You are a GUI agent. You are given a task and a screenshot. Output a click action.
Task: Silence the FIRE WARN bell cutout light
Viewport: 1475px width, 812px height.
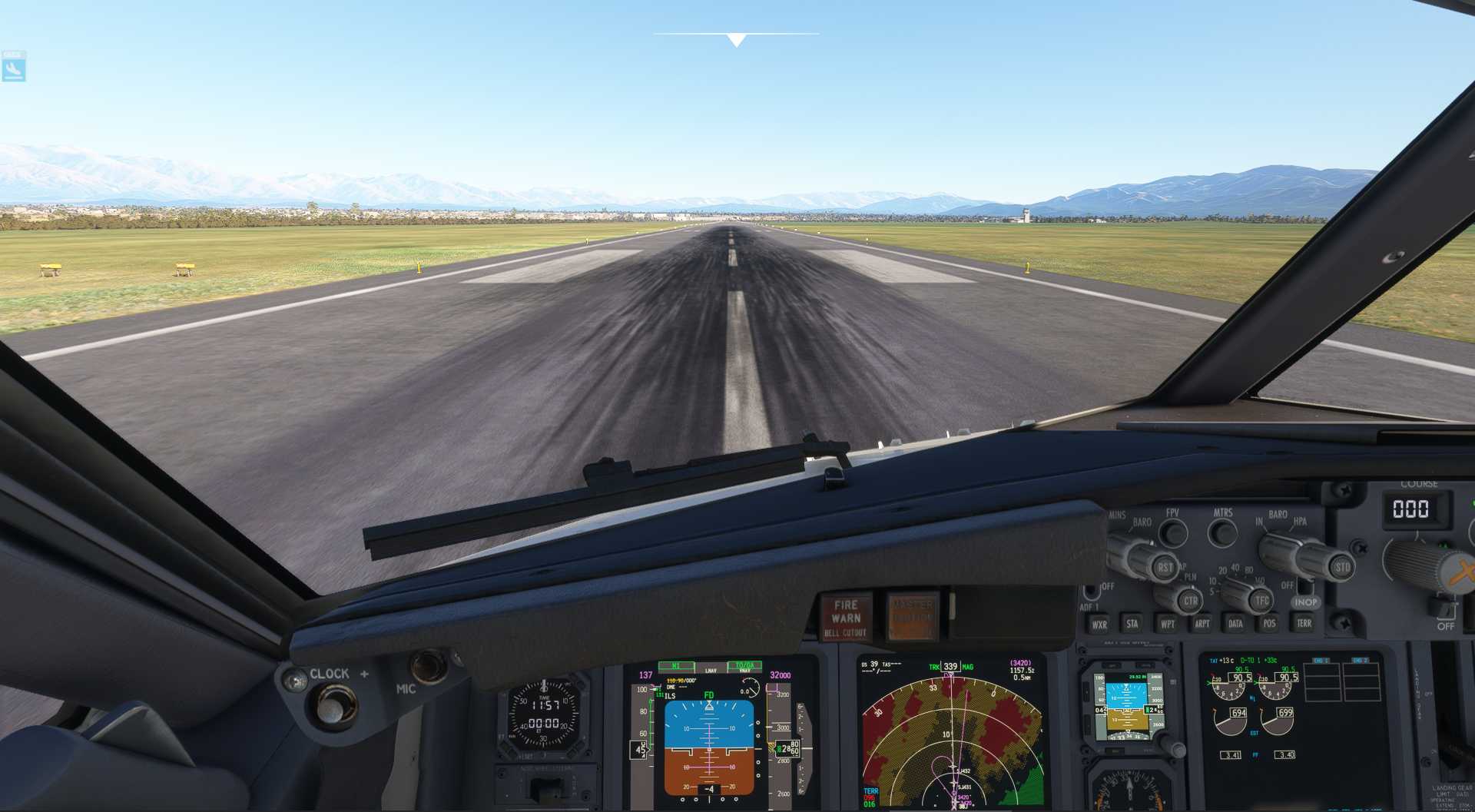coord(846,618)
